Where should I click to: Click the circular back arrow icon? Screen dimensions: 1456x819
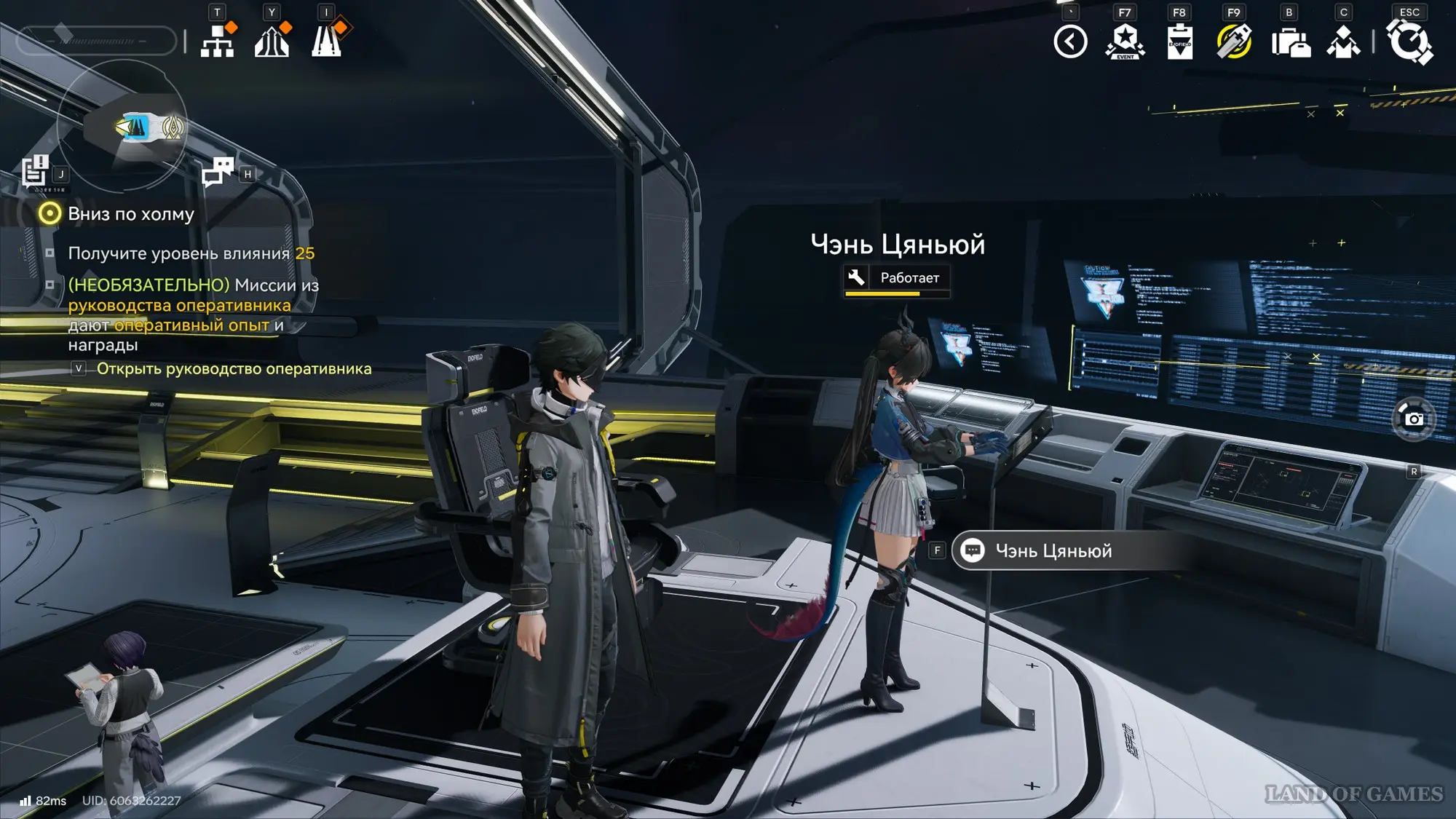[x=1070, y=41]
